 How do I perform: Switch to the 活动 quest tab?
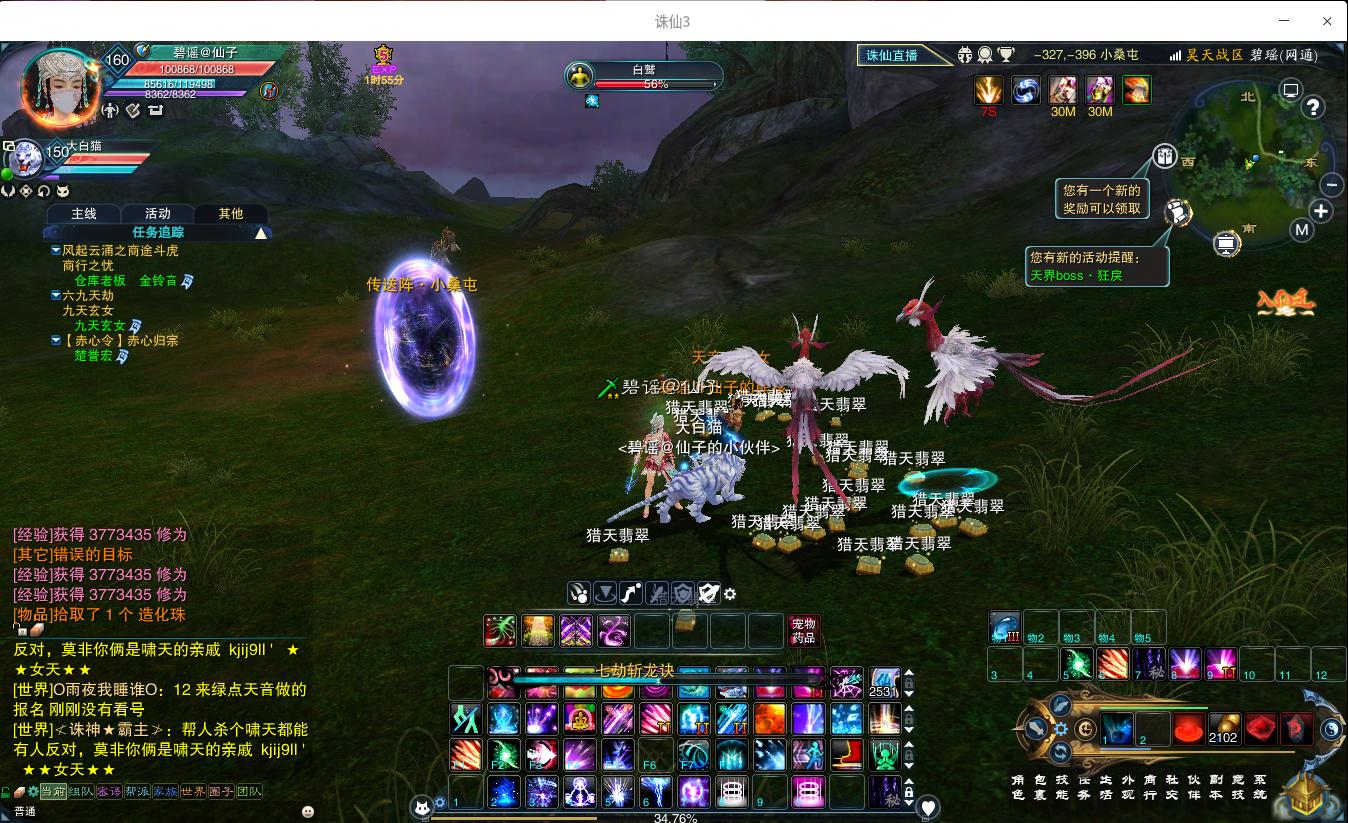coord(158,213)
